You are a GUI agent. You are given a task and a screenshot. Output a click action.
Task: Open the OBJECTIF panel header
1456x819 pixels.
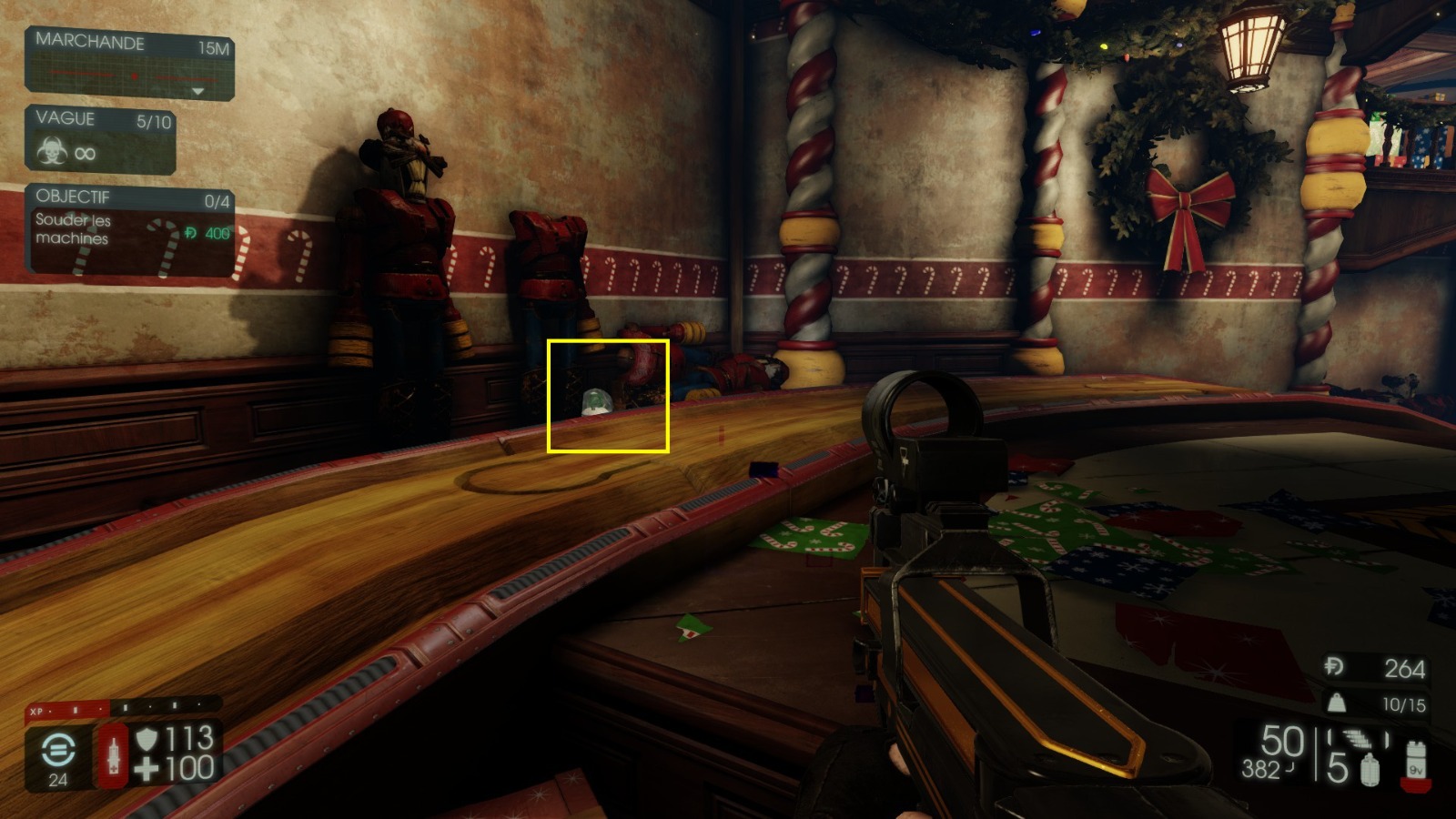click(x=75, y=196)
